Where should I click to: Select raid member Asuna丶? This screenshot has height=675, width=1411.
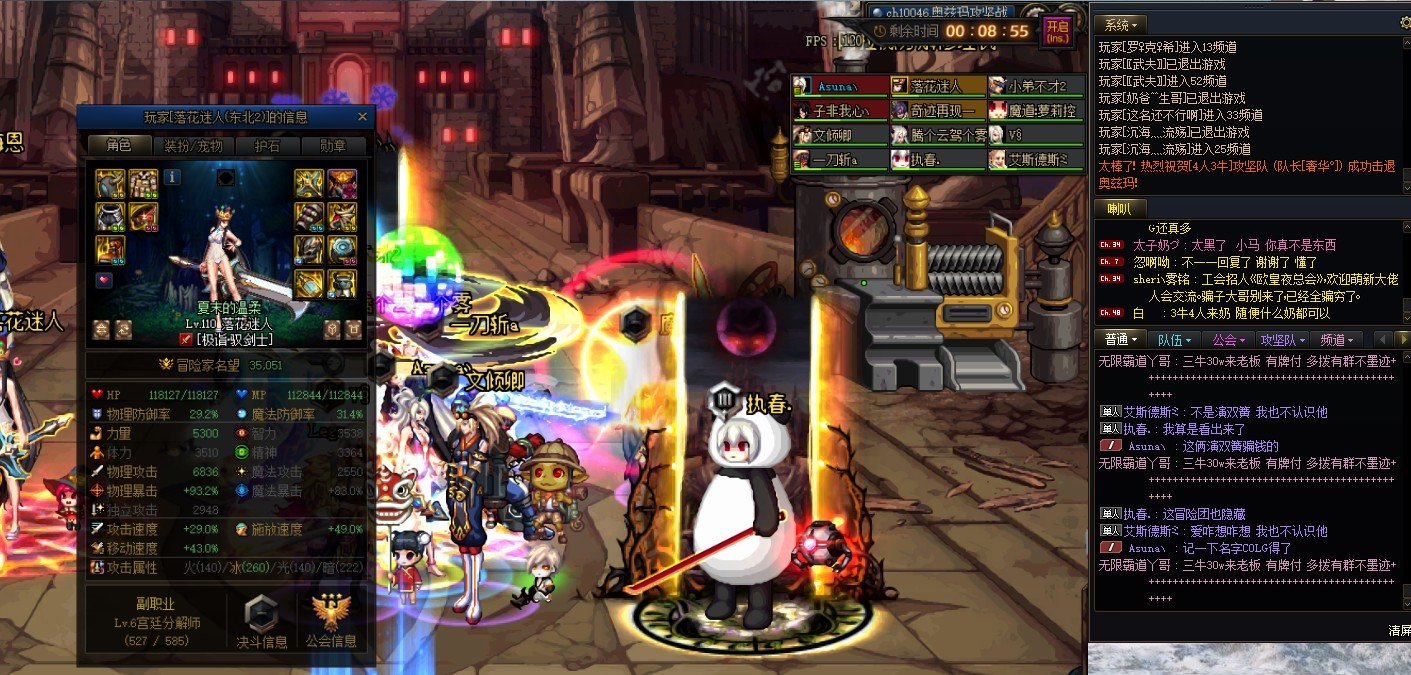pyautogui.click(x=839, y=86)
